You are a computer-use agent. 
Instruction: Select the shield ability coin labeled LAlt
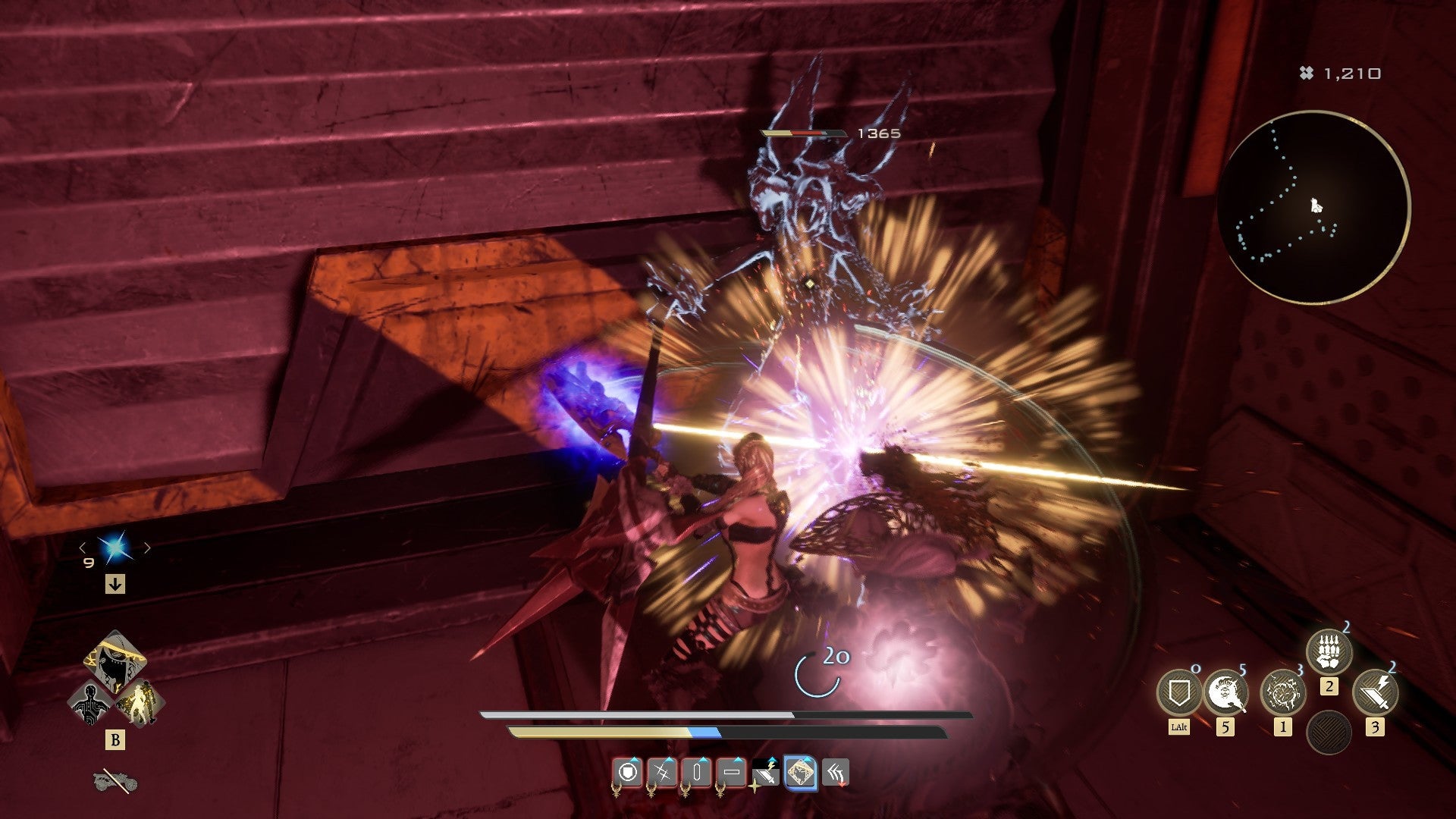tap(1180, 692)
